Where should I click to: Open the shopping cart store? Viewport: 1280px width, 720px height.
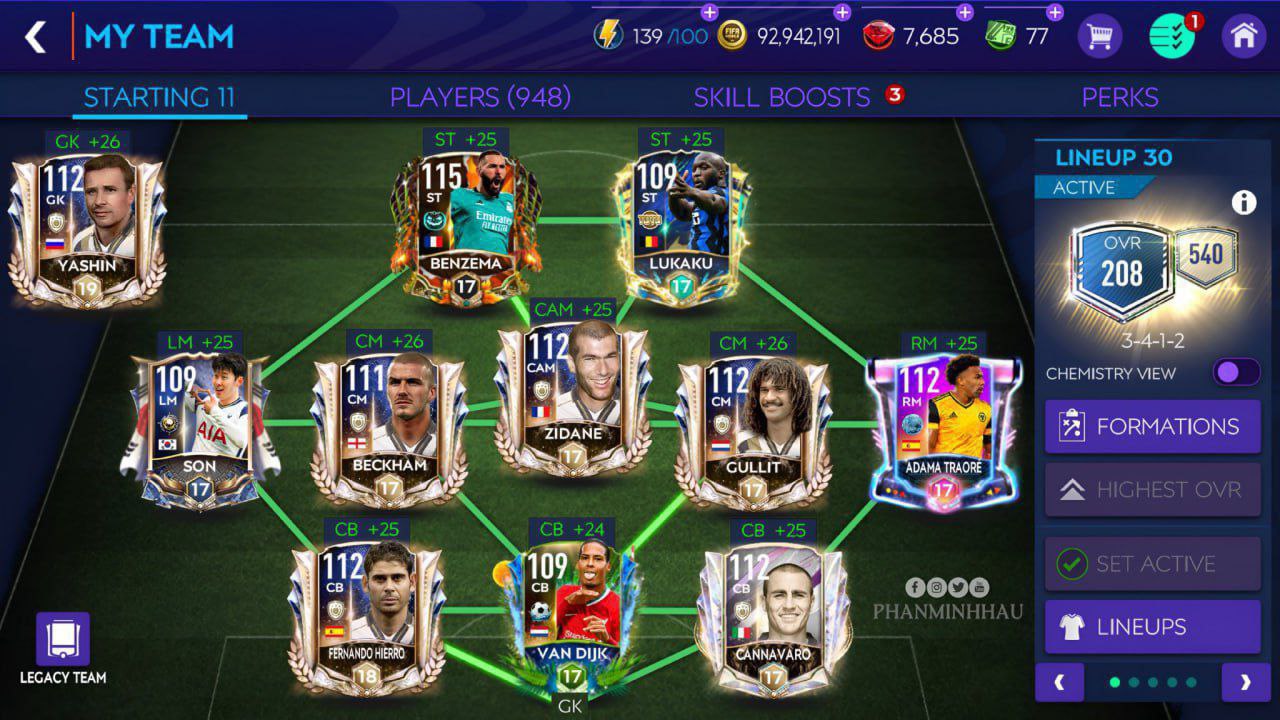coord(1099,37)
